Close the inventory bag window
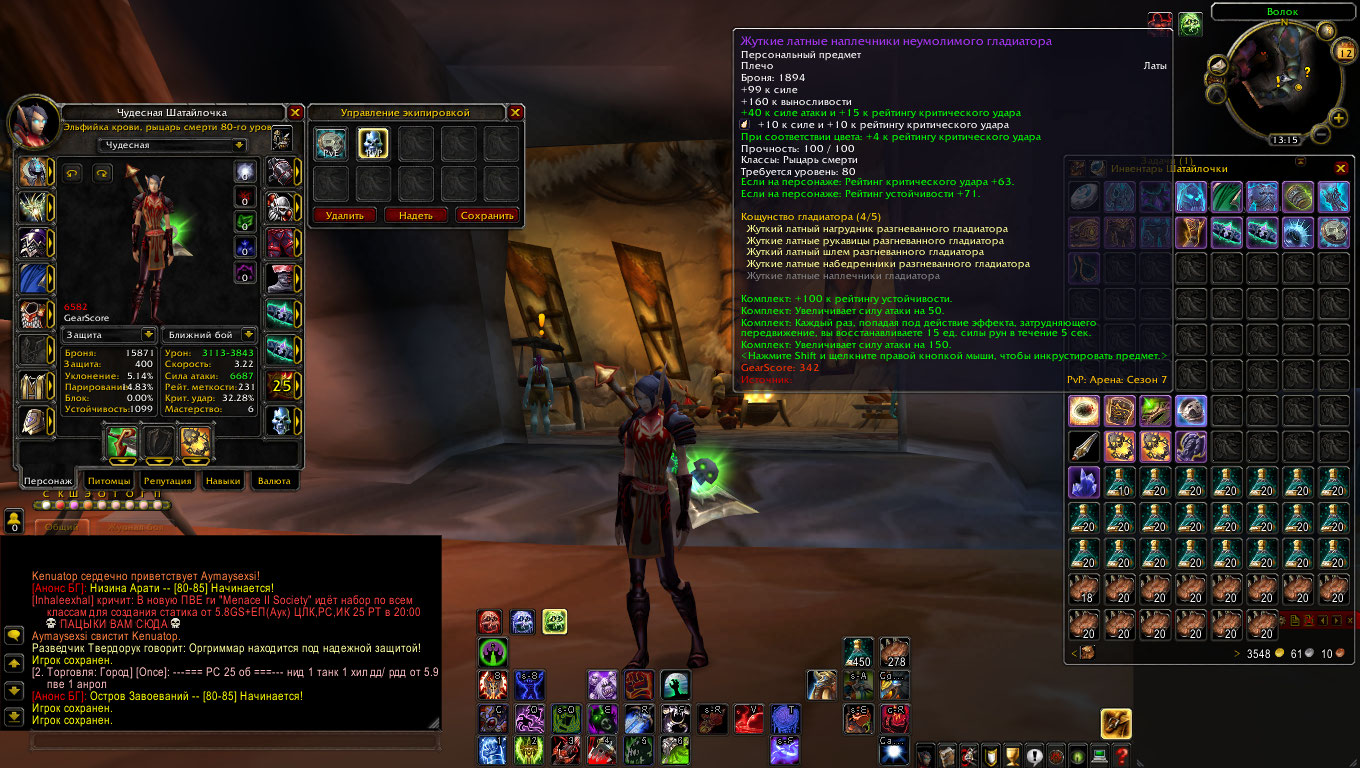 [1341, 168]
